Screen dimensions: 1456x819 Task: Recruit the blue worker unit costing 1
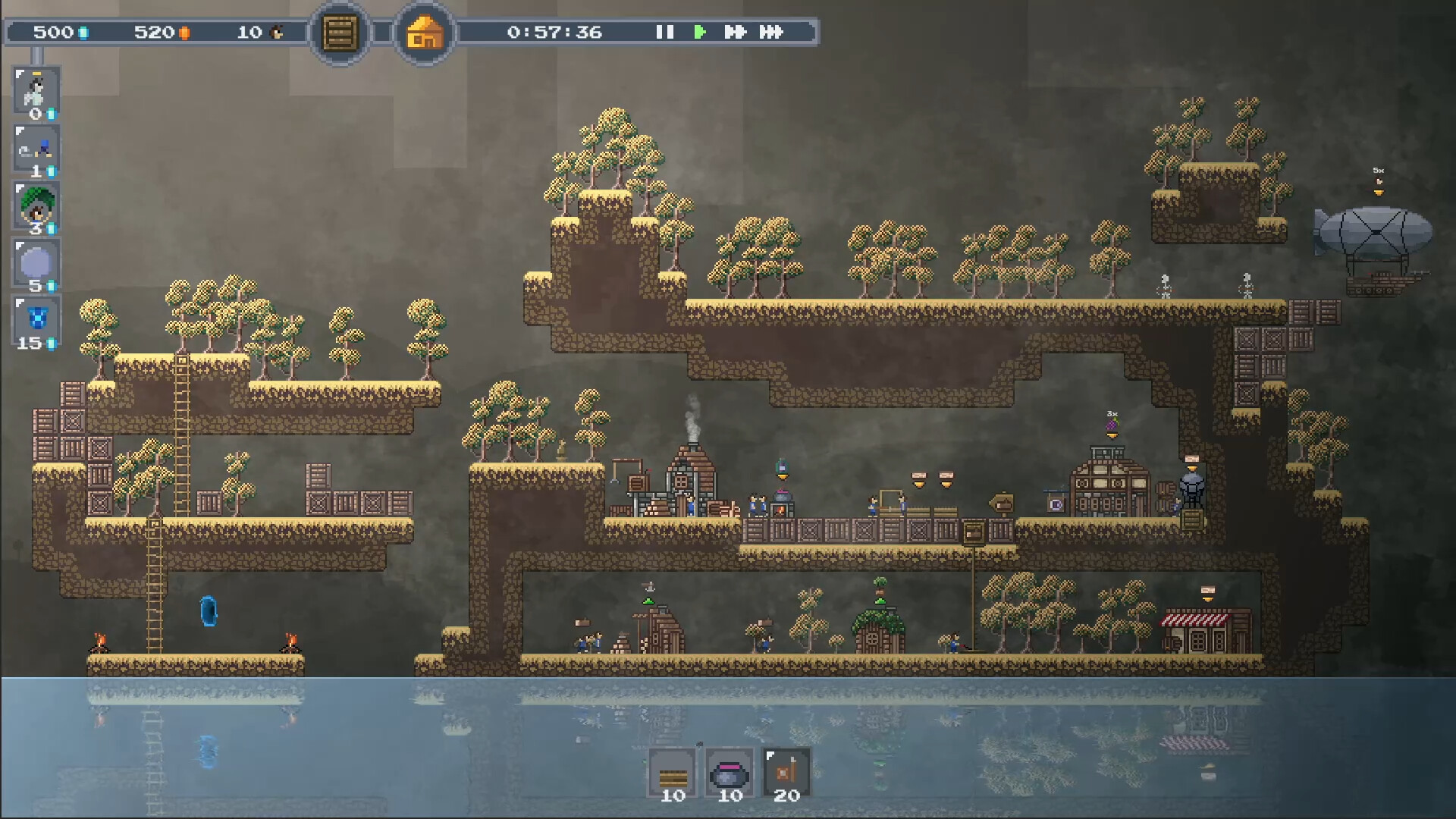(35, 149)
